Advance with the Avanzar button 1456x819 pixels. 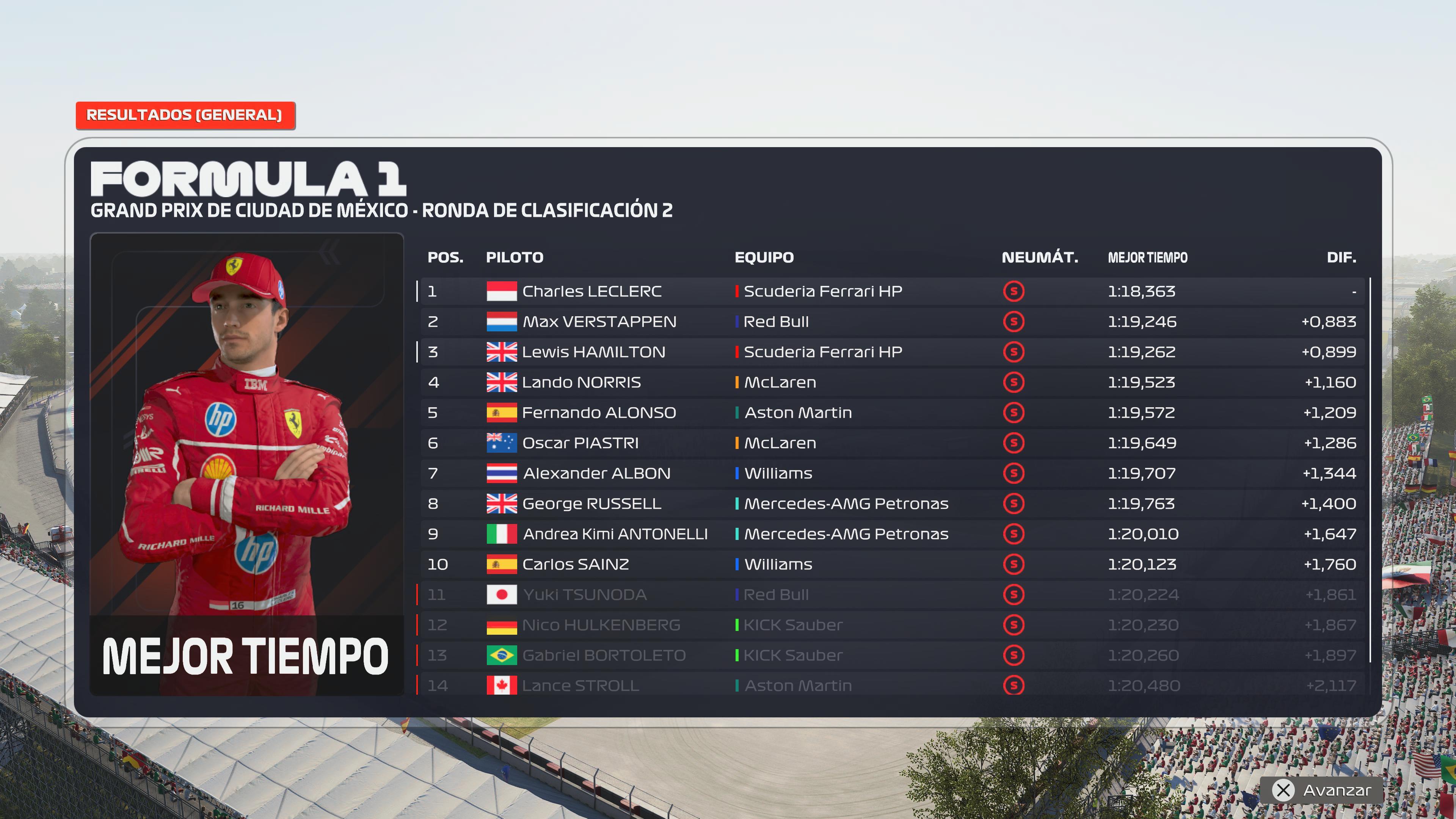(1326, 790)
